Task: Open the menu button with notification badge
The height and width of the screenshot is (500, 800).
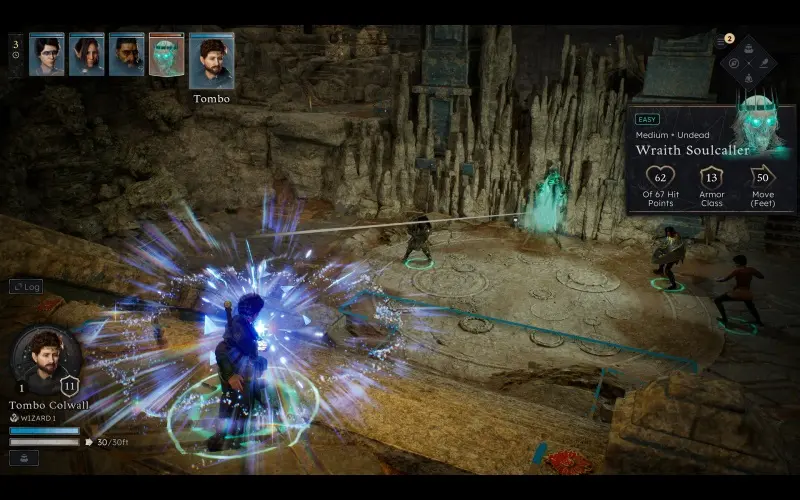Action: pyautogui.click(x=723, y=41)
